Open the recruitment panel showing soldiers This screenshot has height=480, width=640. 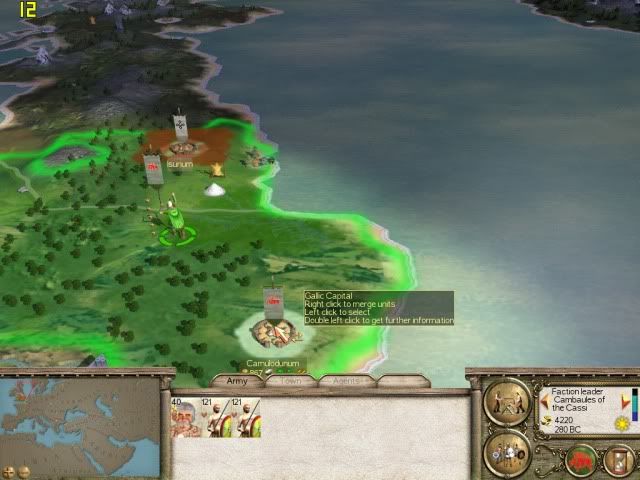coord(507,452)
